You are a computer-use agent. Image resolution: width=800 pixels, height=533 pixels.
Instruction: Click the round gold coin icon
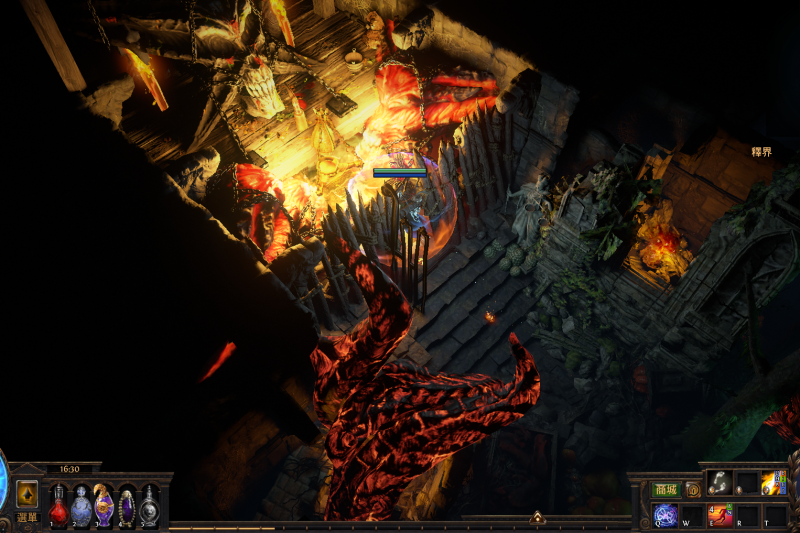pyautogui.click(x=692, y=490)
